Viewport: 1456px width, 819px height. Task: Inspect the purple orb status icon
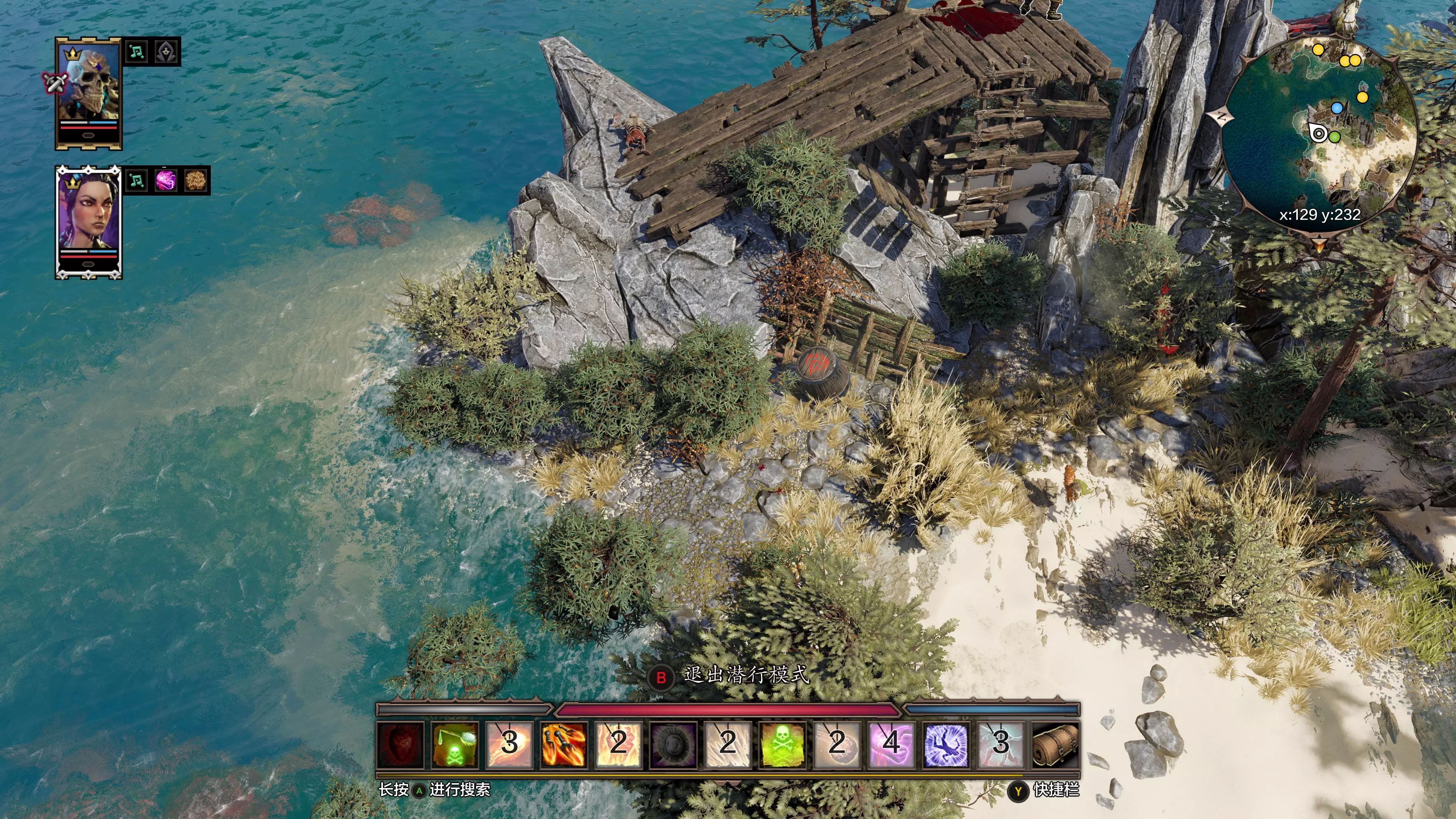(x=166, y=181)
